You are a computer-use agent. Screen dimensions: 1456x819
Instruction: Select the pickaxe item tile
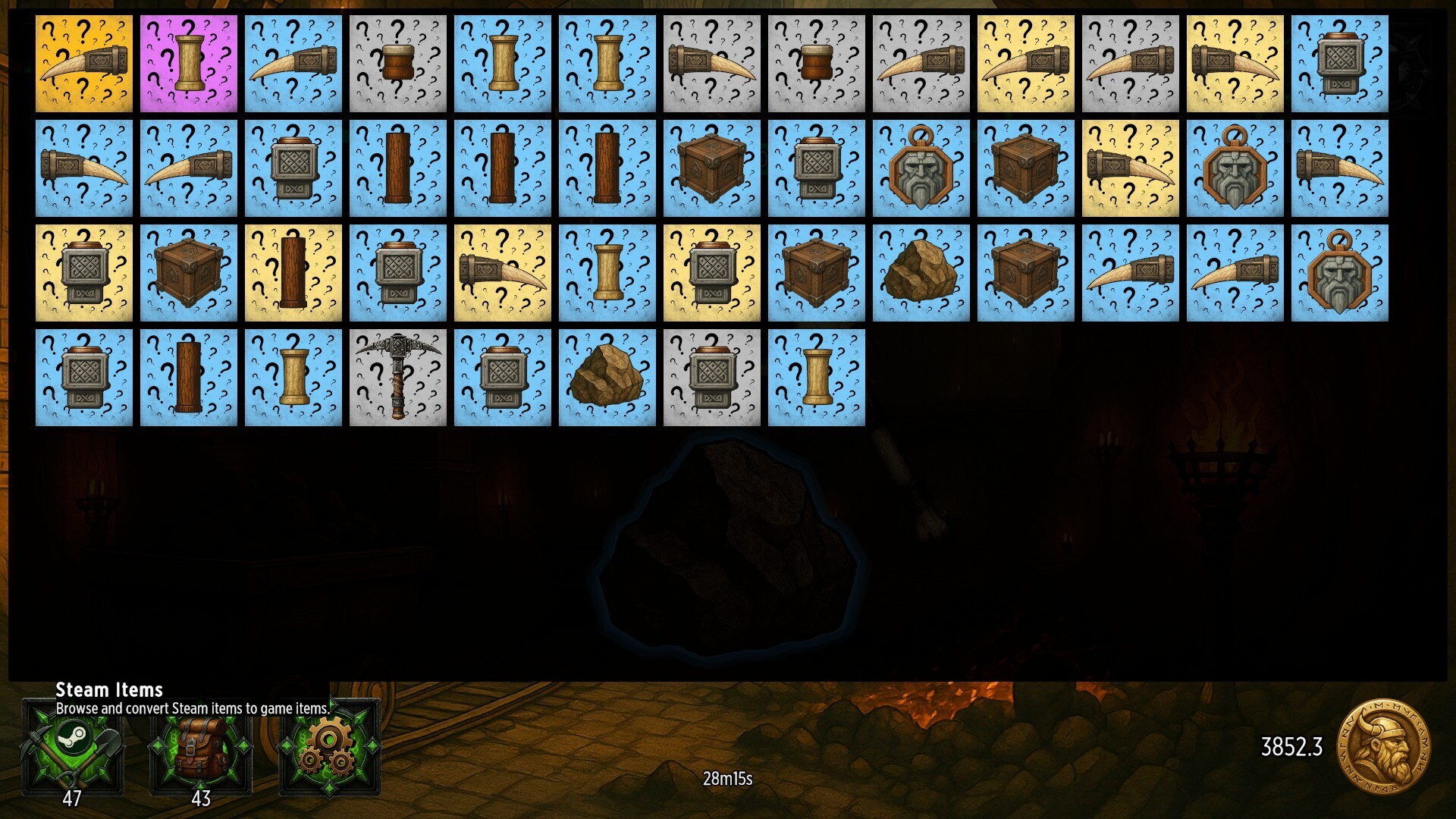pos(398,378)
